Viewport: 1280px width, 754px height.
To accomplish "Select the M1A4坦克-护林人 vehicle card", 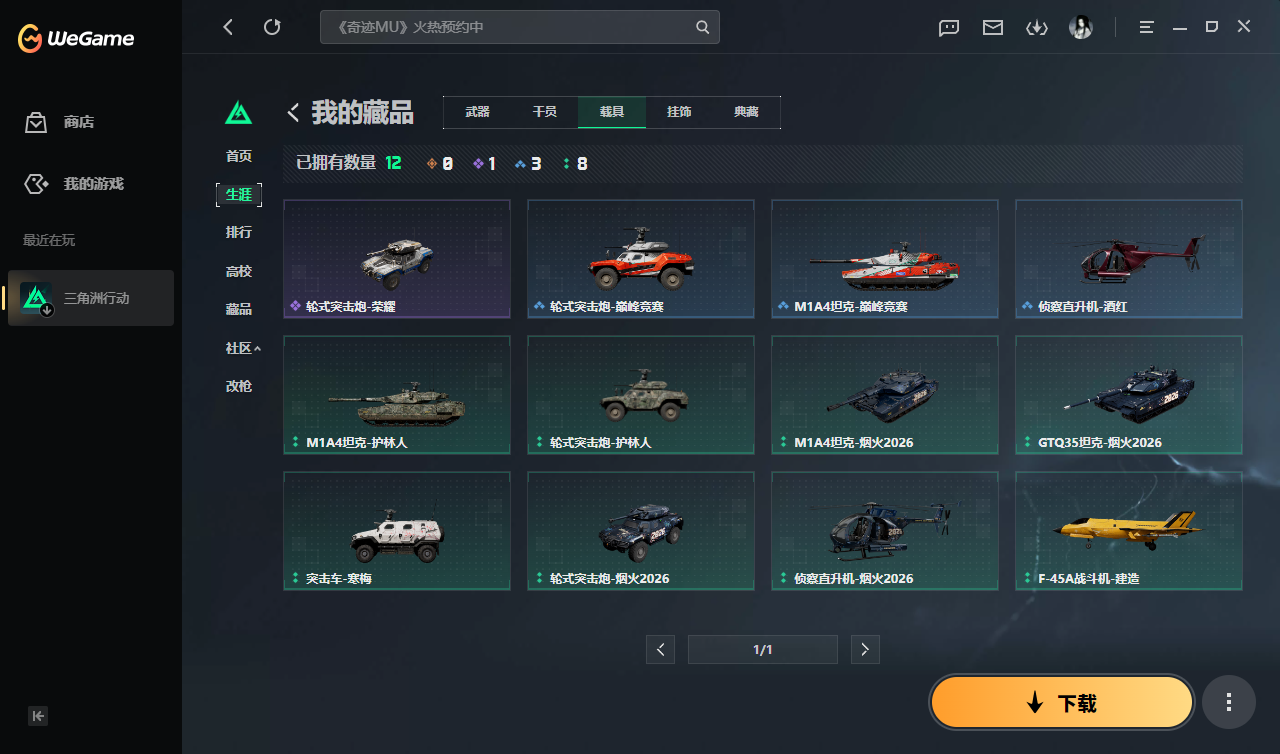I will click(396, 394).
